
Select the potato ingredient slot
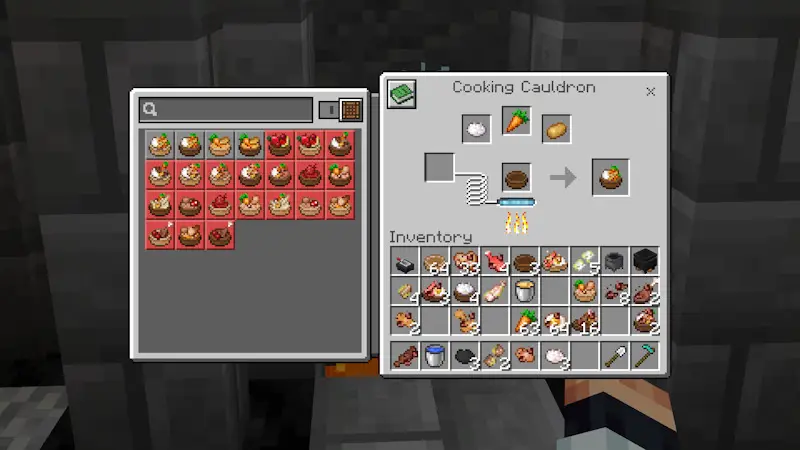[556, 129]
